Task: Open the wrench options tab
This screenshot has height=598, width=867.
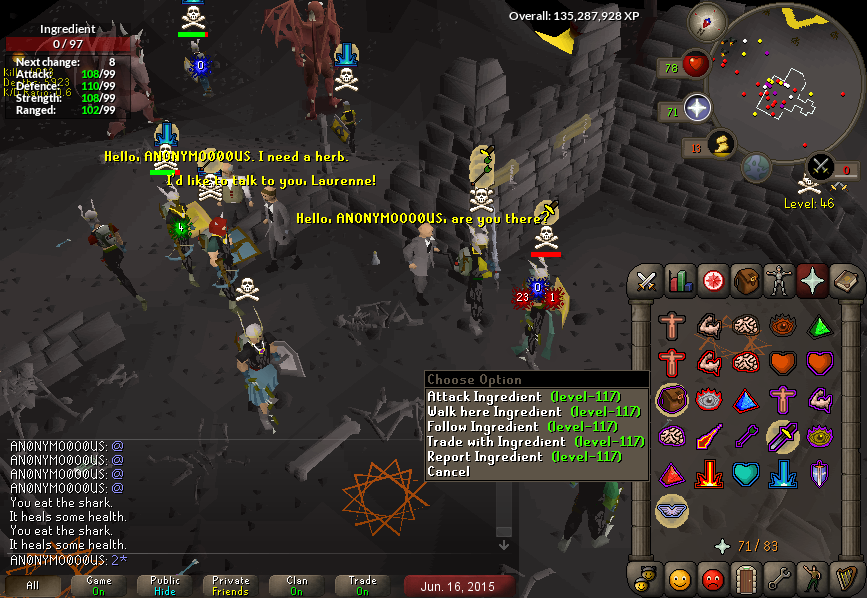Action: point(779,577)
